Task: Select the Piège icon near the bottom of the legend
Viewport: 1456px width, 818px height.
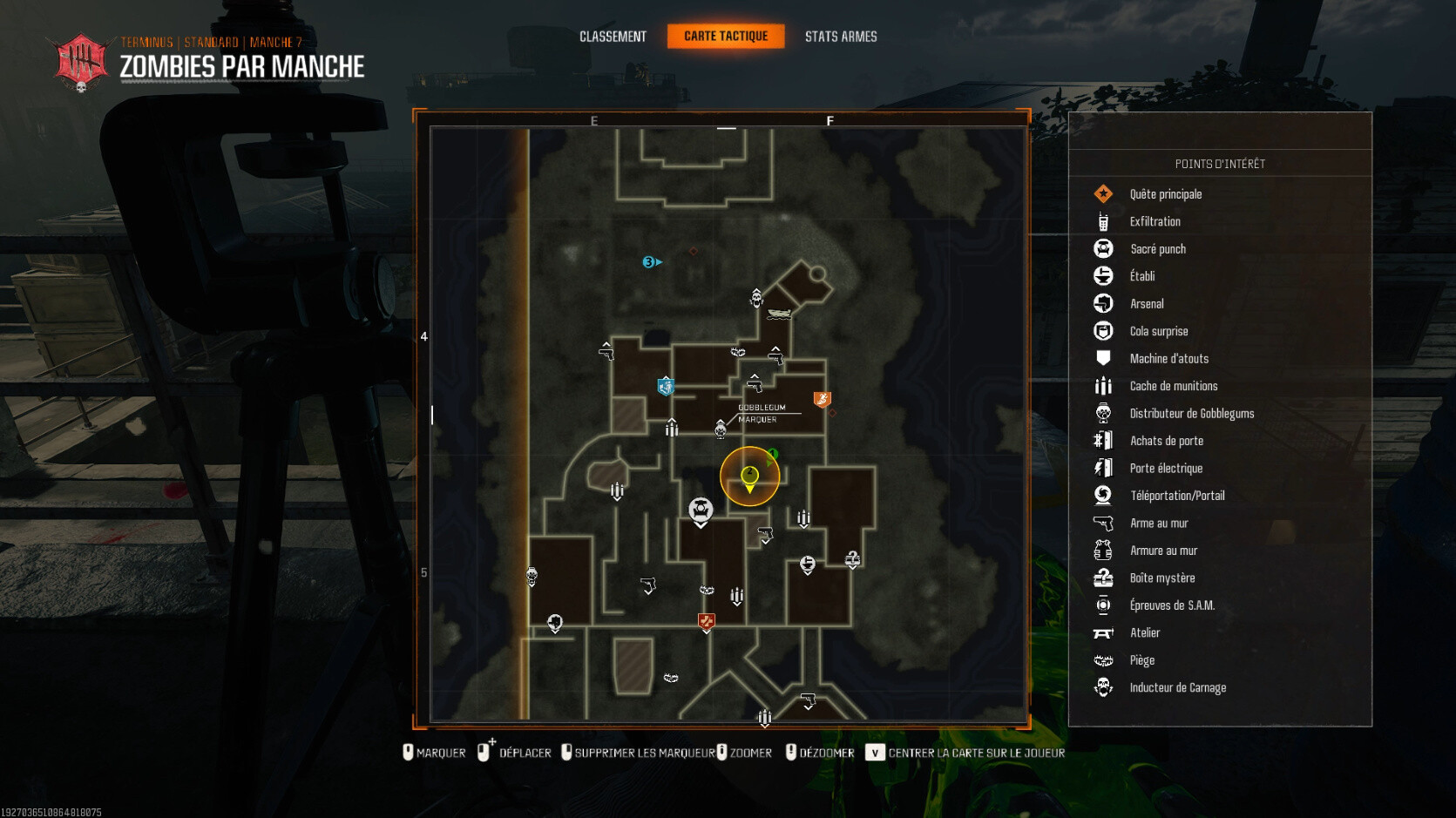Action: [1104, 660]
